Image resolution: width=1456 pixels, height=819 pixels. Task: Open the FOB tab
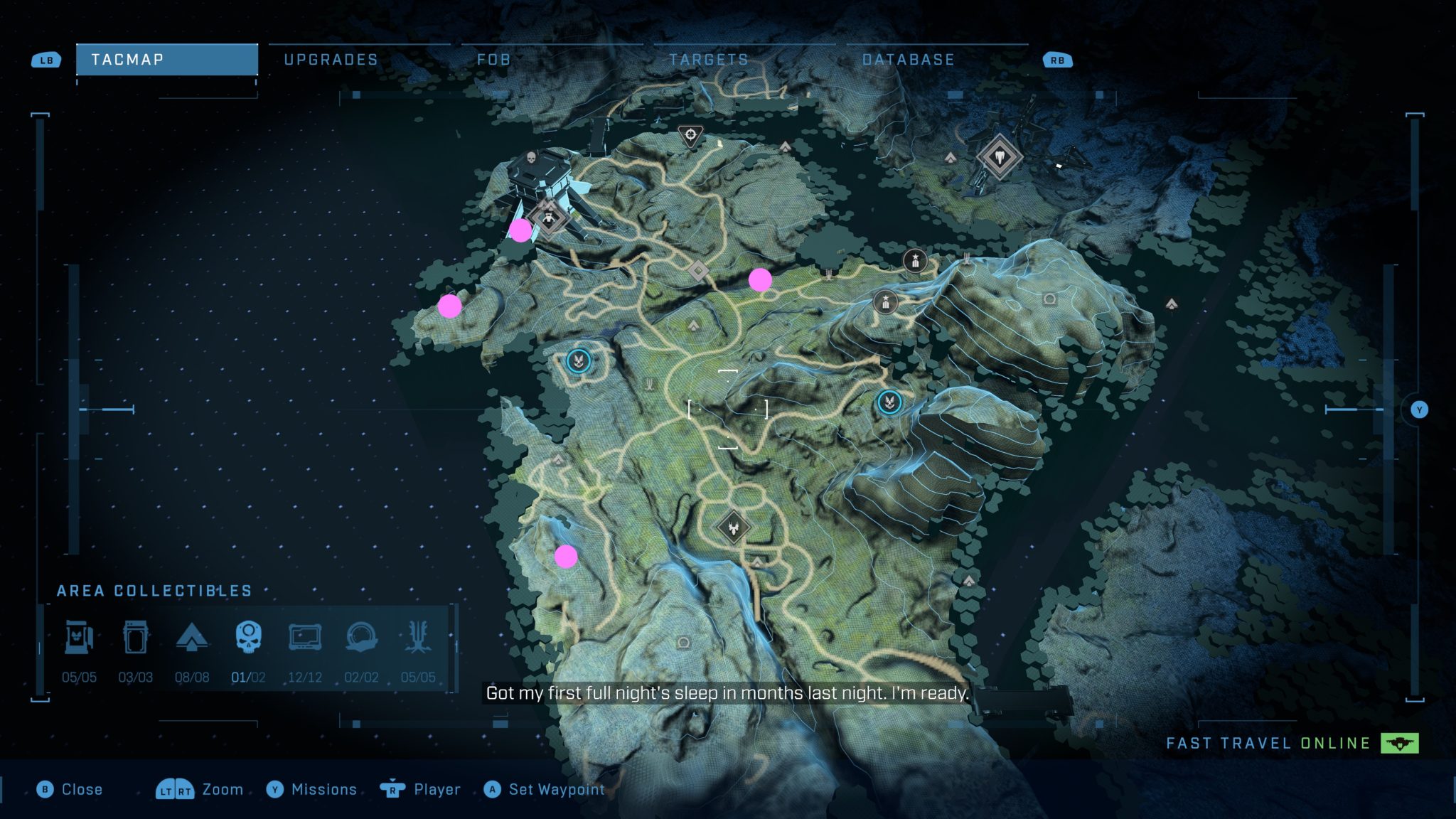(494, 60)
